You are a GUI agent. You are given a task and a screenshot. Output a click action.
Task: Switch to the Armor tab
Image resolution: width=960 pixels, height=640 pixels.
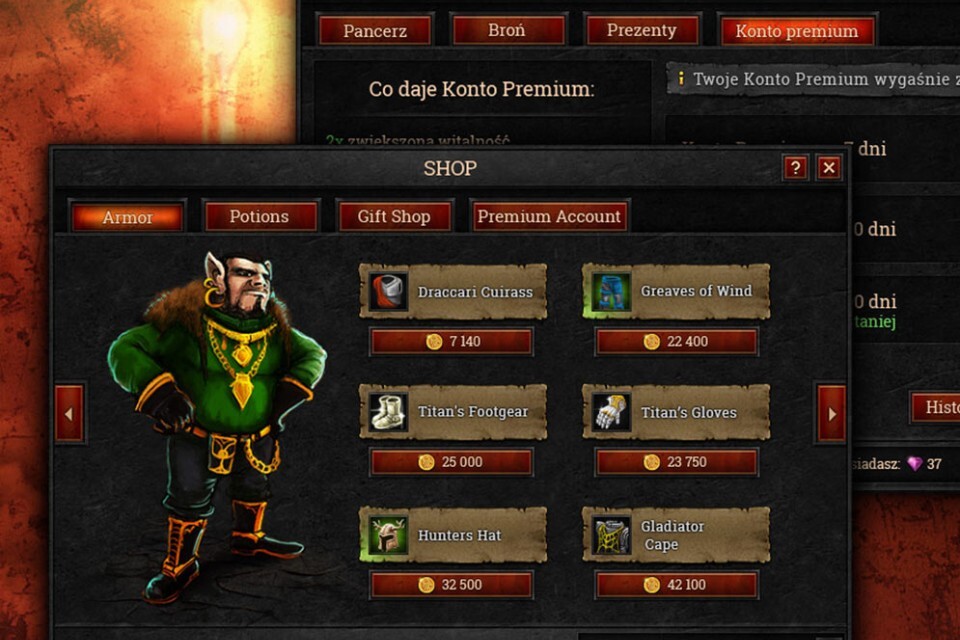point(127,217)
